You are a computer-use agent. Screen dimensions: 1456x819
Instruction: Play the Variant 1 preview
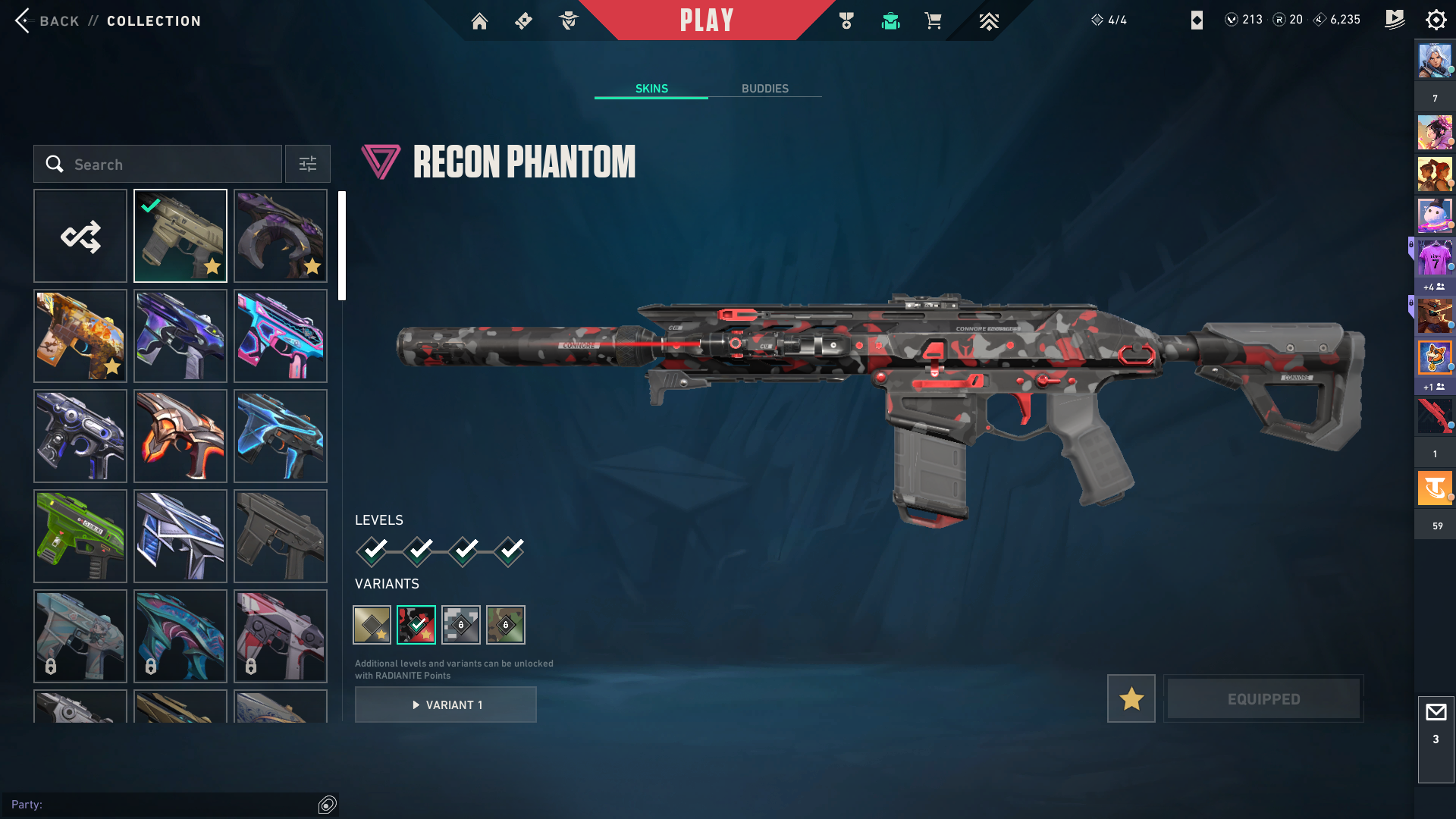pyautogui.click(x=446, y=705)
